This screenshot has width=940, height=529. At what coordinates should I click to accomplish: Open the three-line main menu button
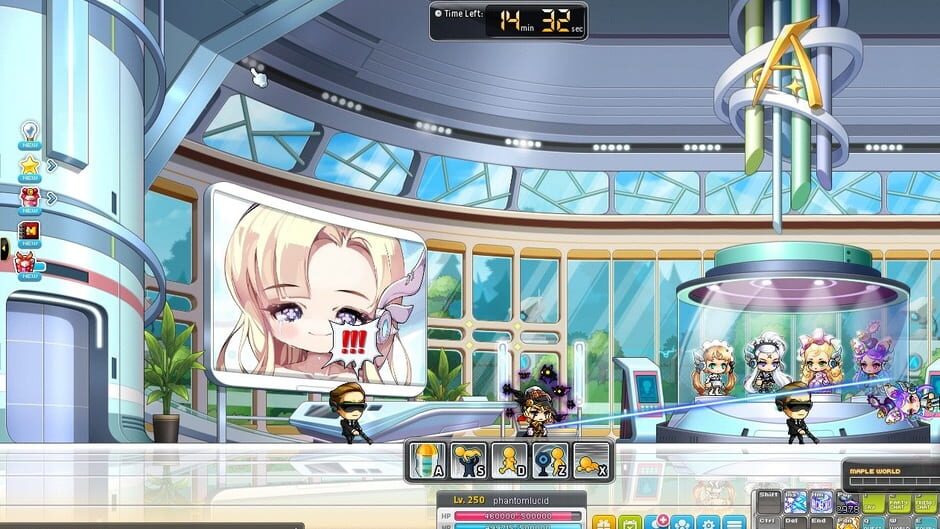735,522
